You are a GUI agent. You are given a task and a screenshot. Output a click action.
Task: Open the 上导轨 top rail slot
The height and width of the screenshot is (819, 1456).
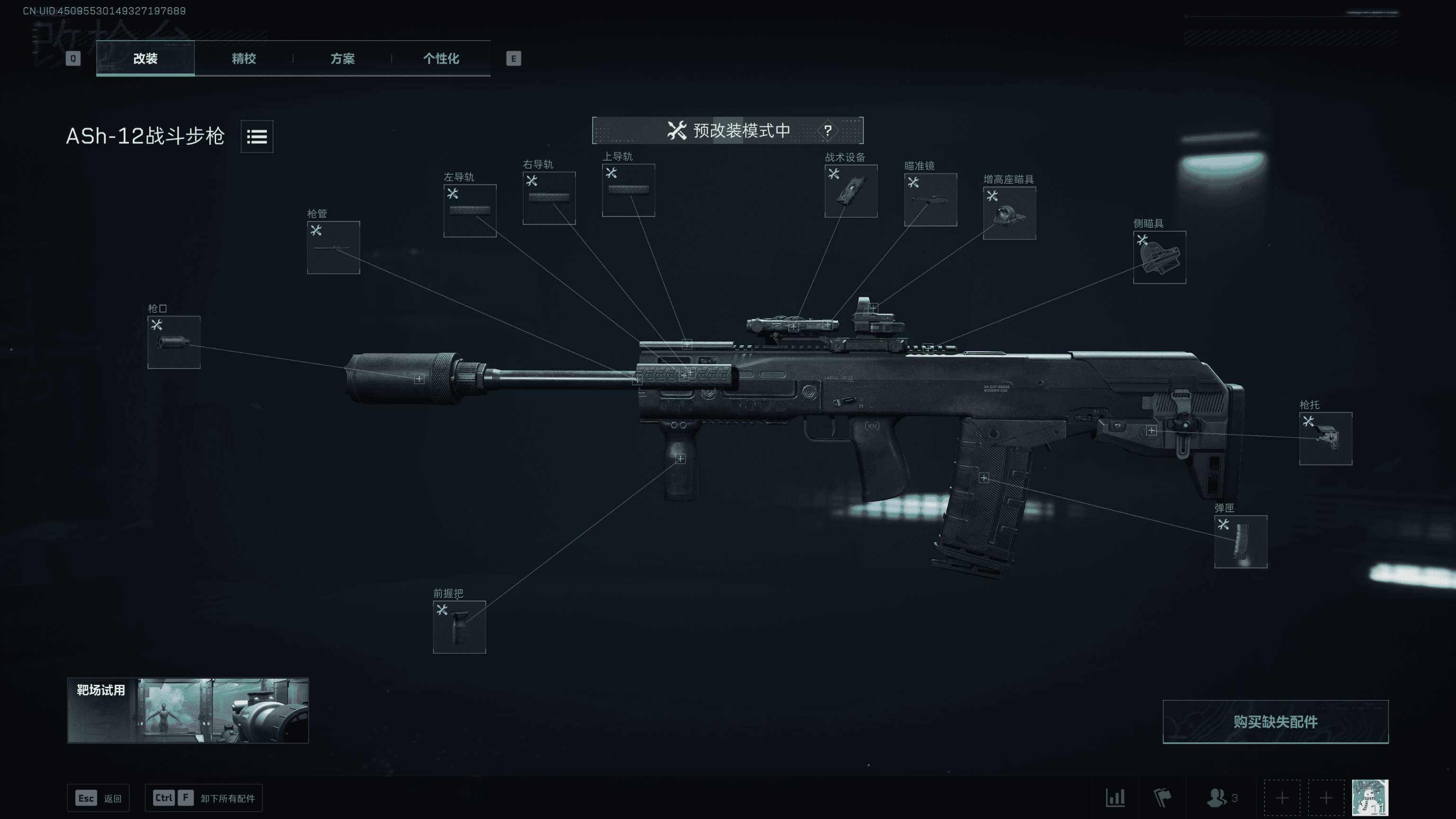[x=628, y=190]
